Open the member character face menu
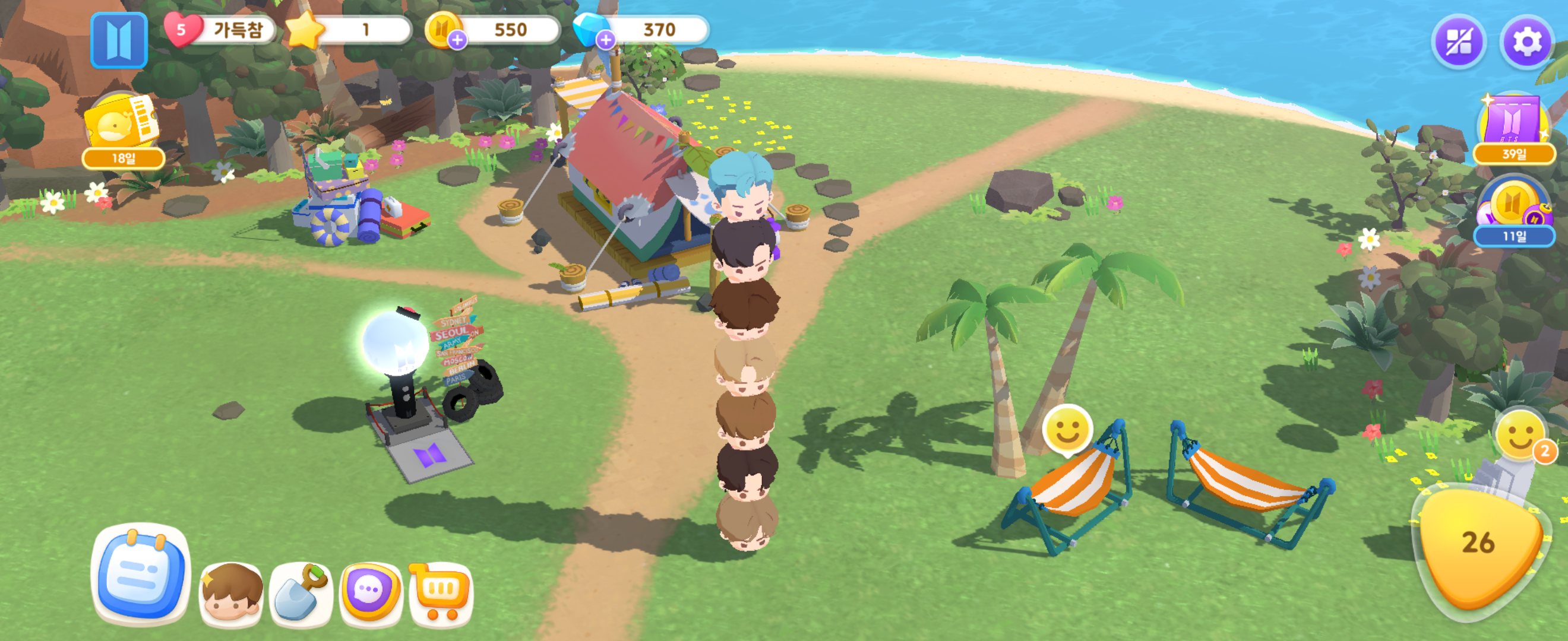1568x641 pixels. (x=231, y=594)
